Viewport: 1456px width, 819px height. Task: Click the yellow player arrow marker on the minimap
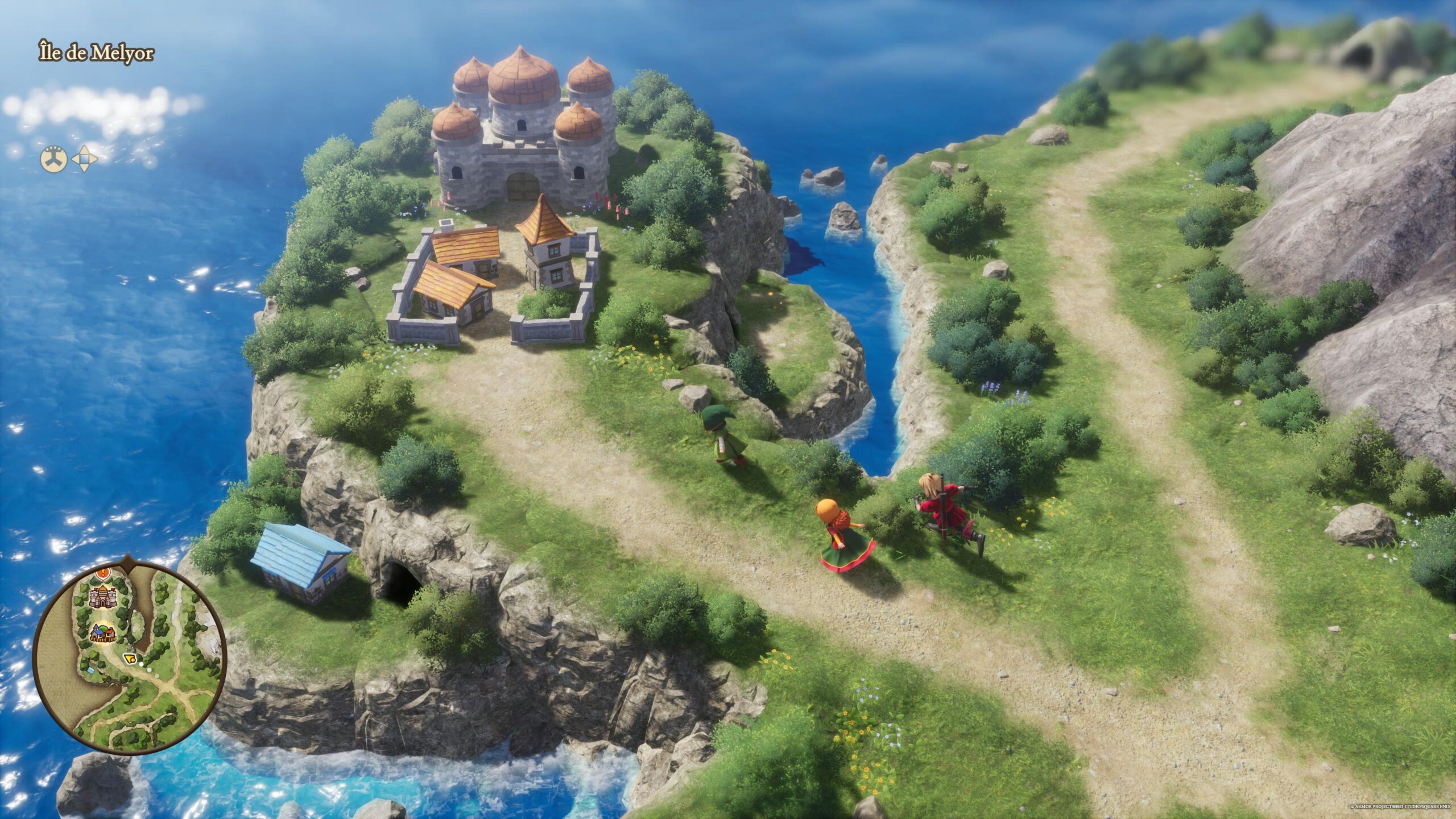click(129, 659)
